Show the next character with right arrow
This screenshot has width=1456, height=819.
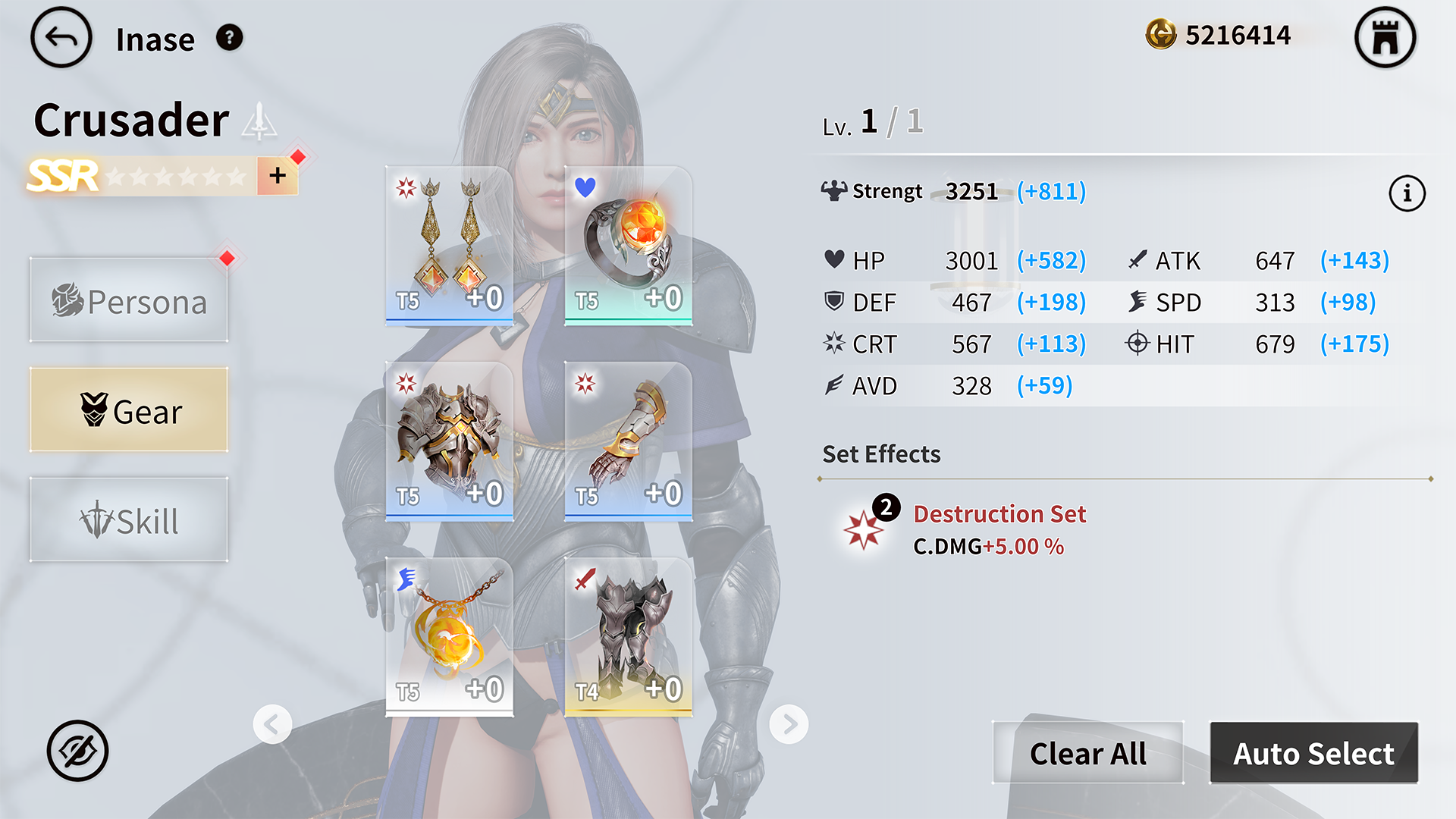(789, 724)
